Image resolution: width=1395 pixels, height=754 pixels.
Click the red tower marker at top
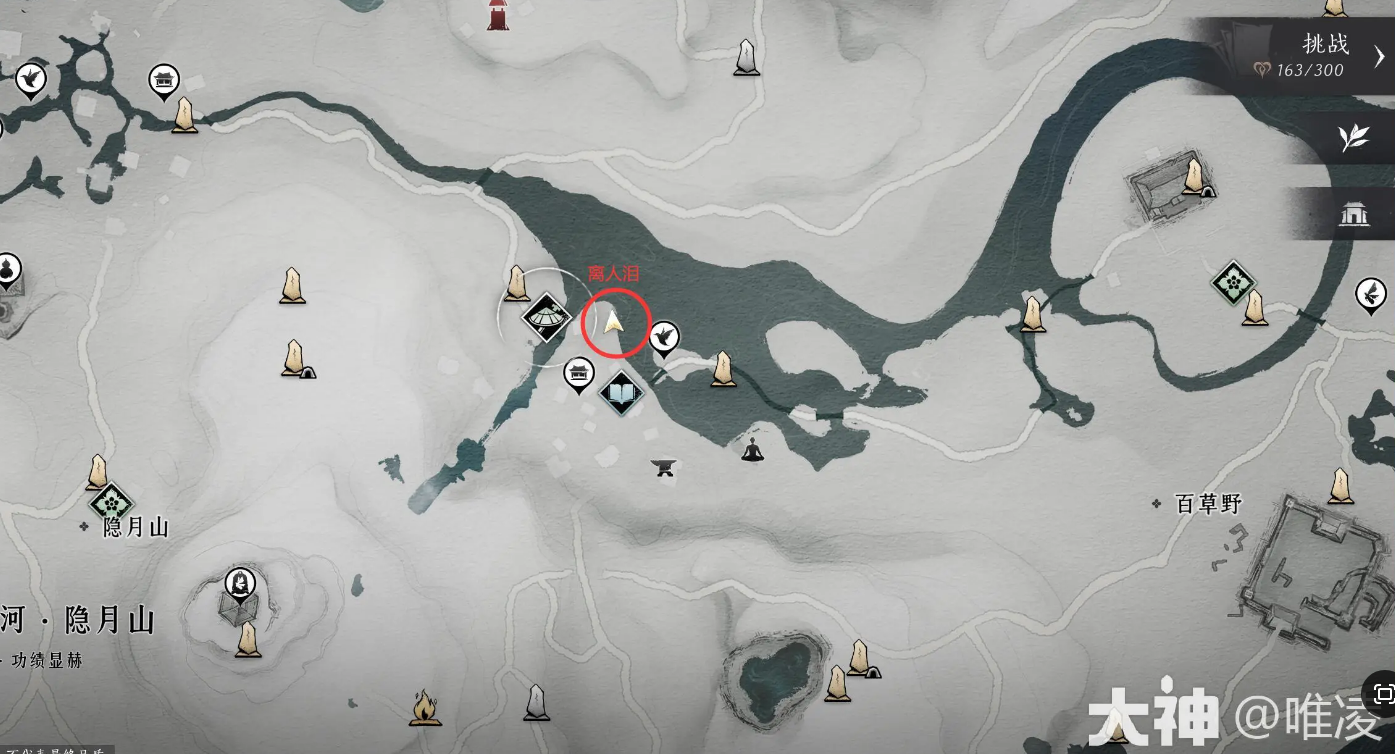tap(497, 14)
